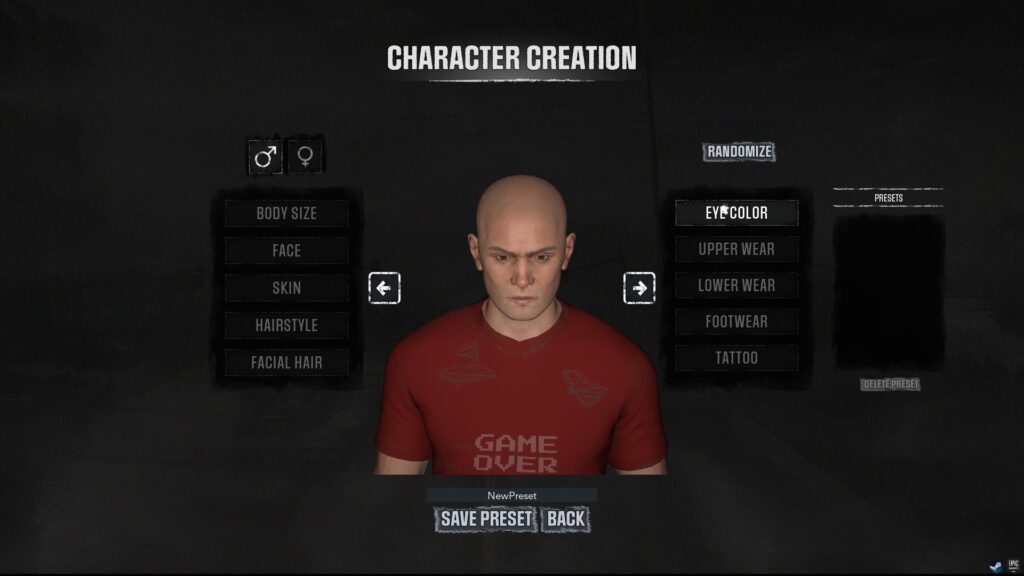
Task: Click the NewPreset name field
Action: [512, 495]
